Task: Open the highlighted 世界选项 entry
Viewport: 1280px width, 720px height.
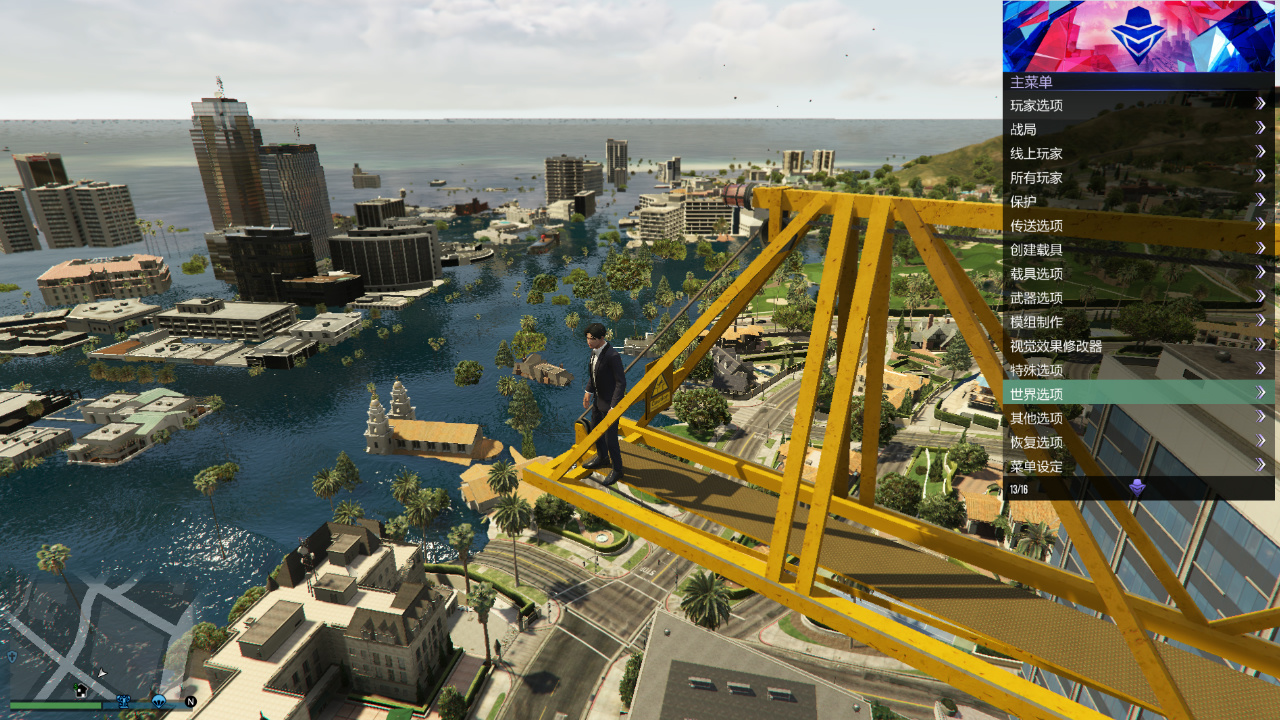Action: tap(1138, 394)
